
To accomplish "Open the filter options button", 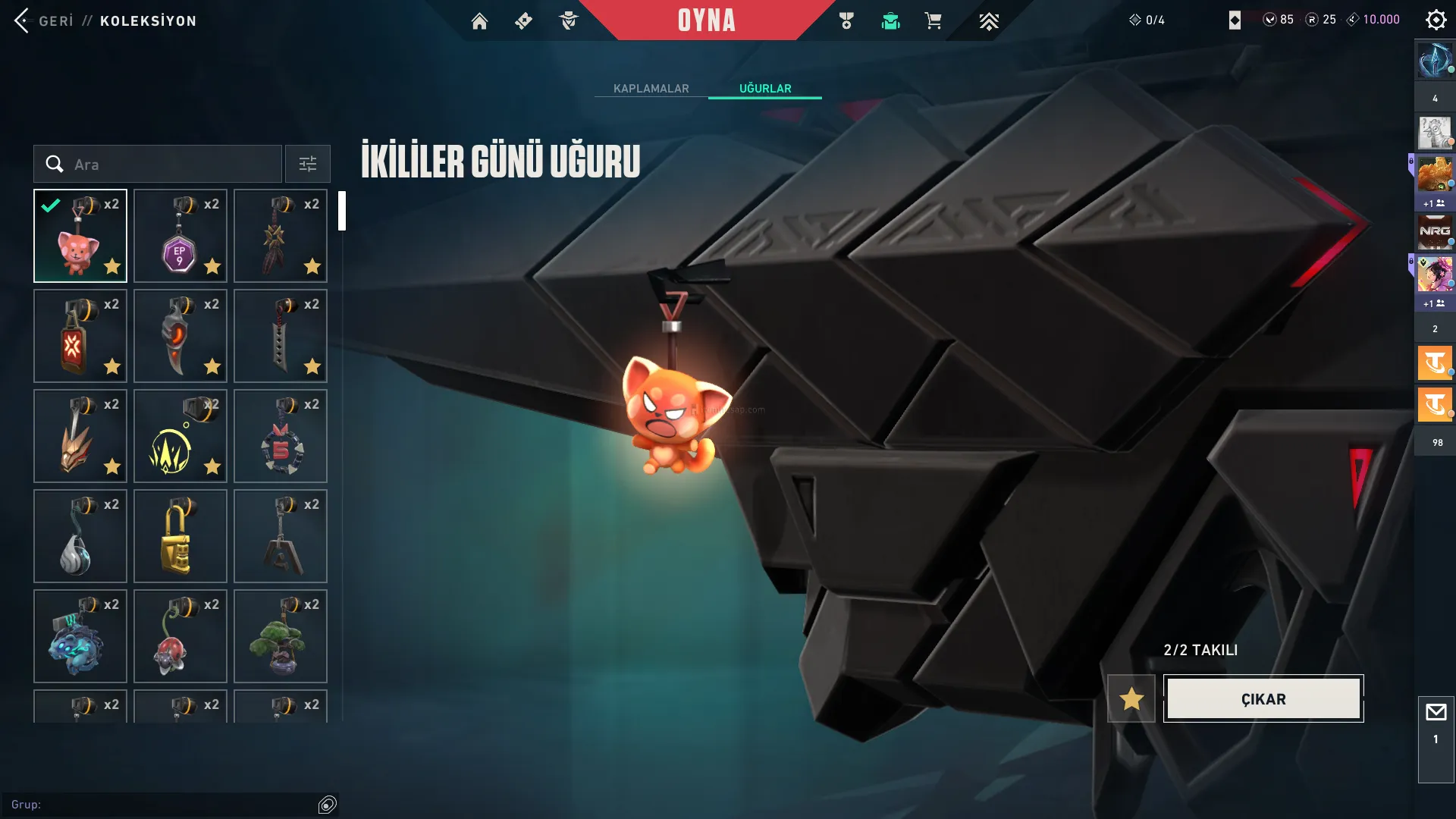I will pos(307,164).
